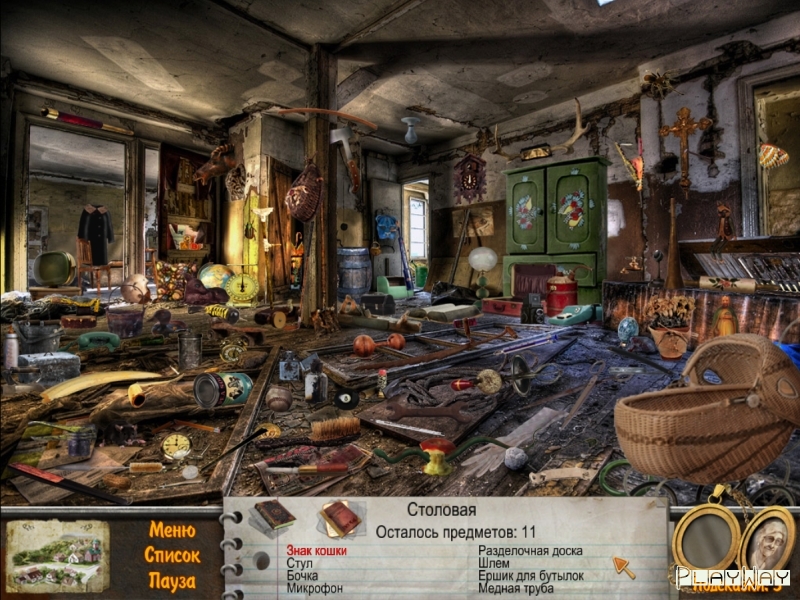Choose the Стул entry in the list
This screenshot has width=800, height=600.
300,563
